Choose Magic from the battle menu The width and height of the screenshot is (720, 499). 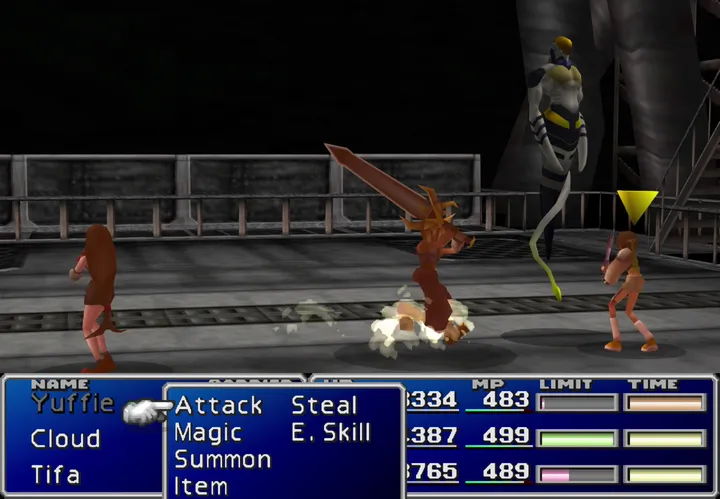tap(208, 433)
